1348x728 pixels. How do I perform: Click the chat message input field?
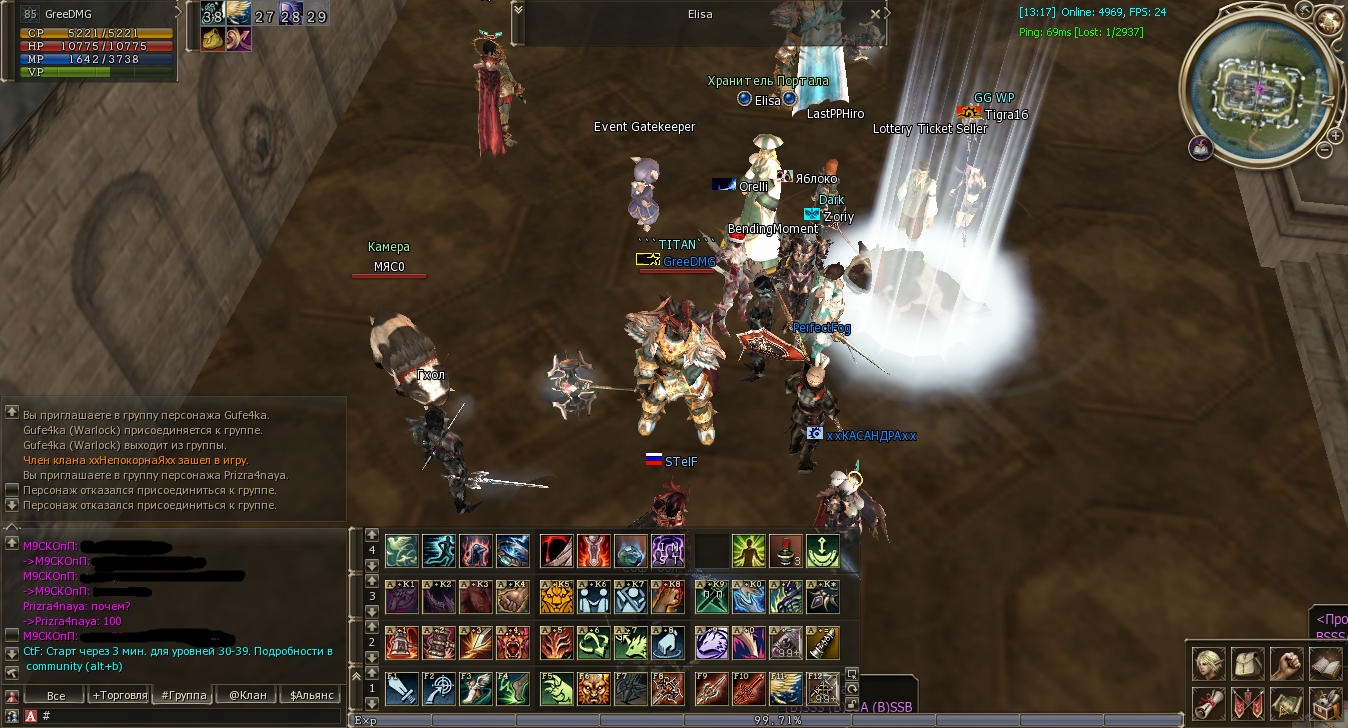pyautogui.click(x=190, y=716)
